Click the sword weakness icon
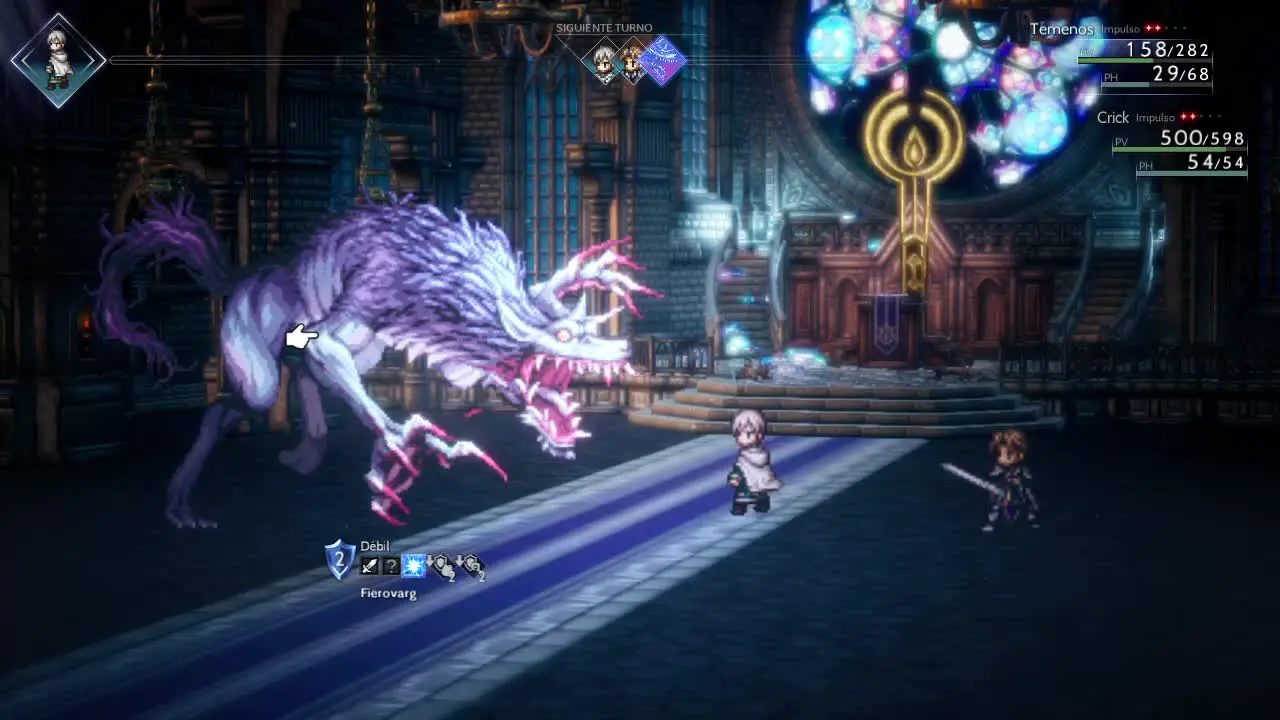1280x720 pixels. tap(370, 567)
